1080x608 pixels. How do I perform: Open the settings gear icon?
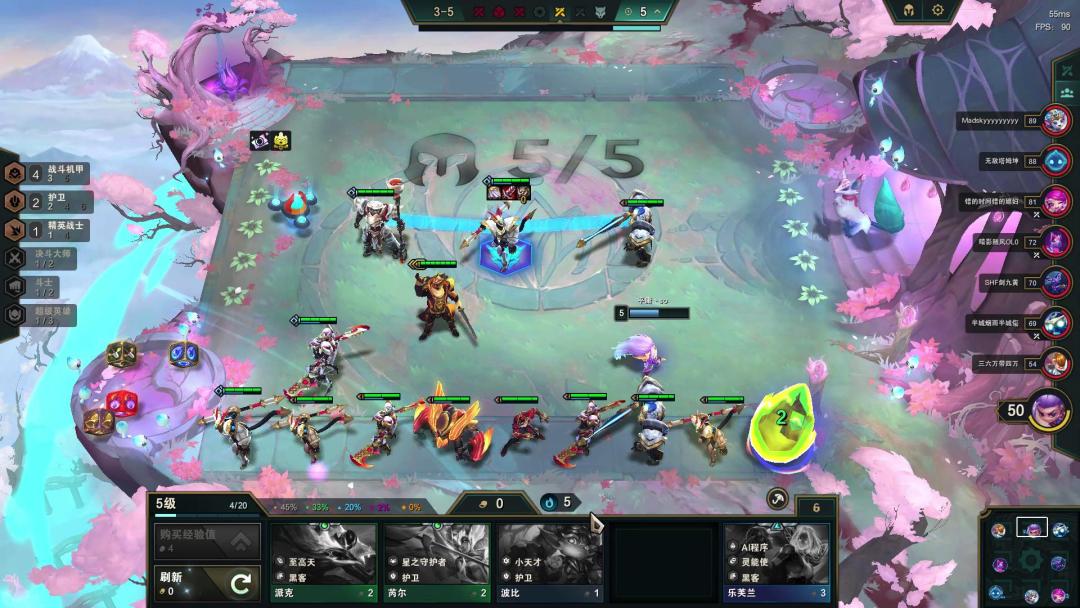[938, 10]
